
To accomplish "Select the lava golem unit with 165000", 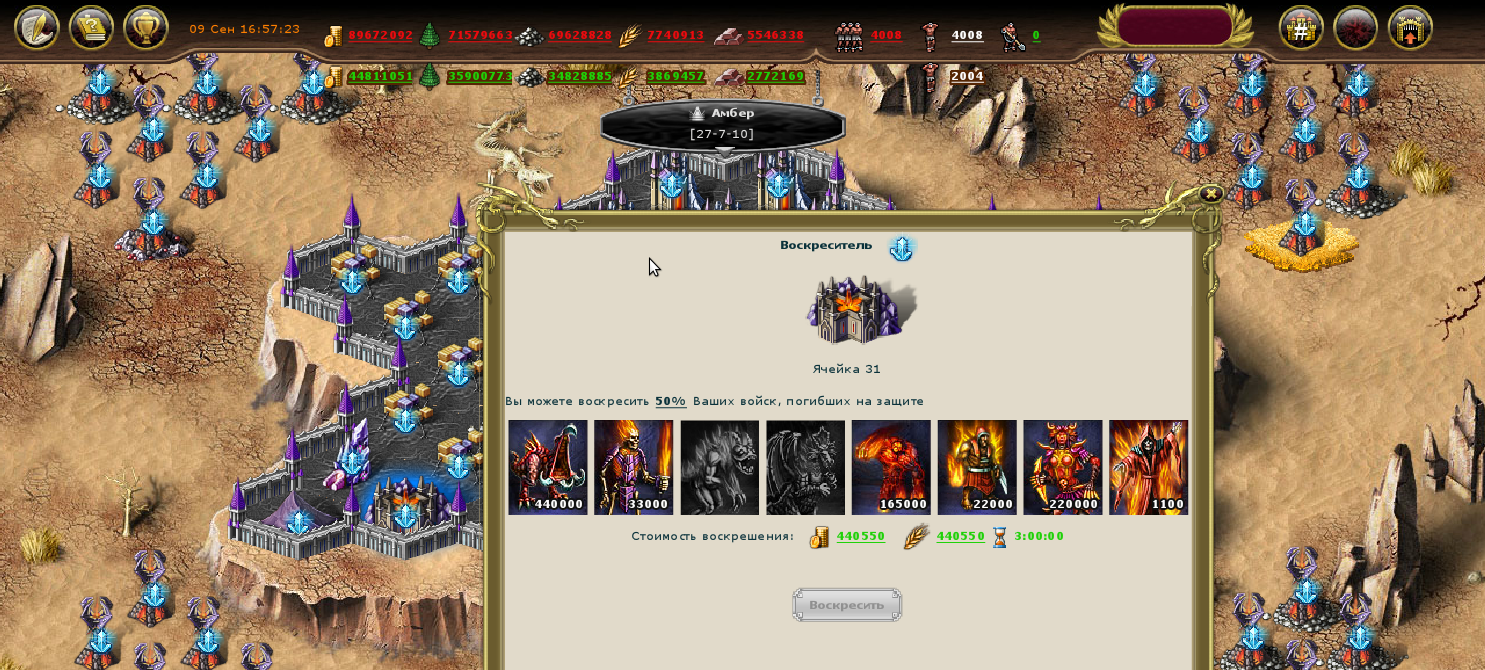I will [x=891, y=467].
